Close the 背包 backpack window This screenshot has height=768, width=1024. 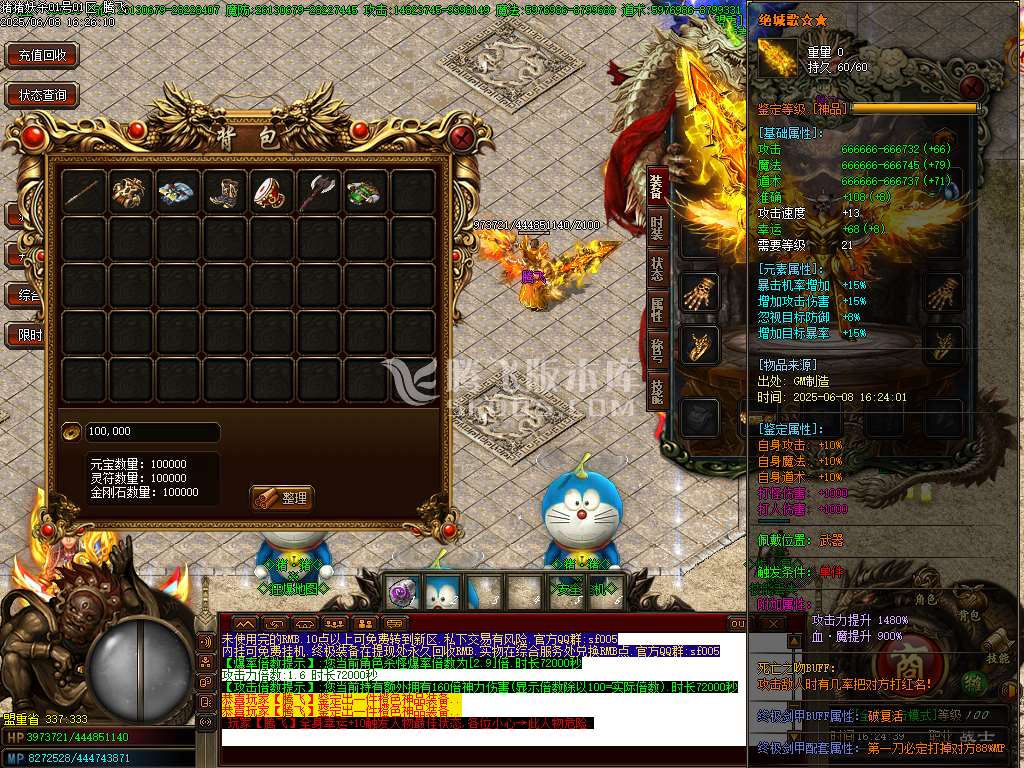pos(461,136)
